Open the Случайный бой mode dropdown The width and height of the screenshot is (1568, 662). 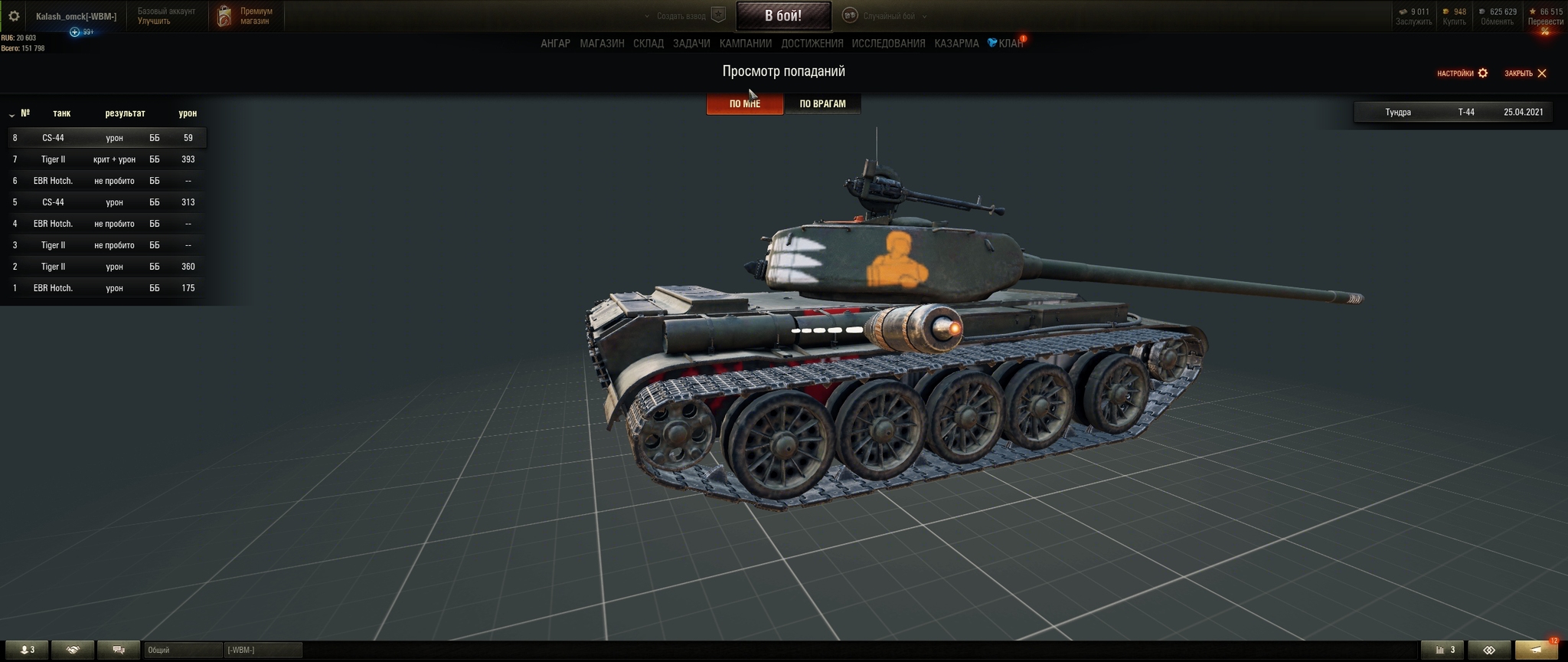click(x=888, y=16)
